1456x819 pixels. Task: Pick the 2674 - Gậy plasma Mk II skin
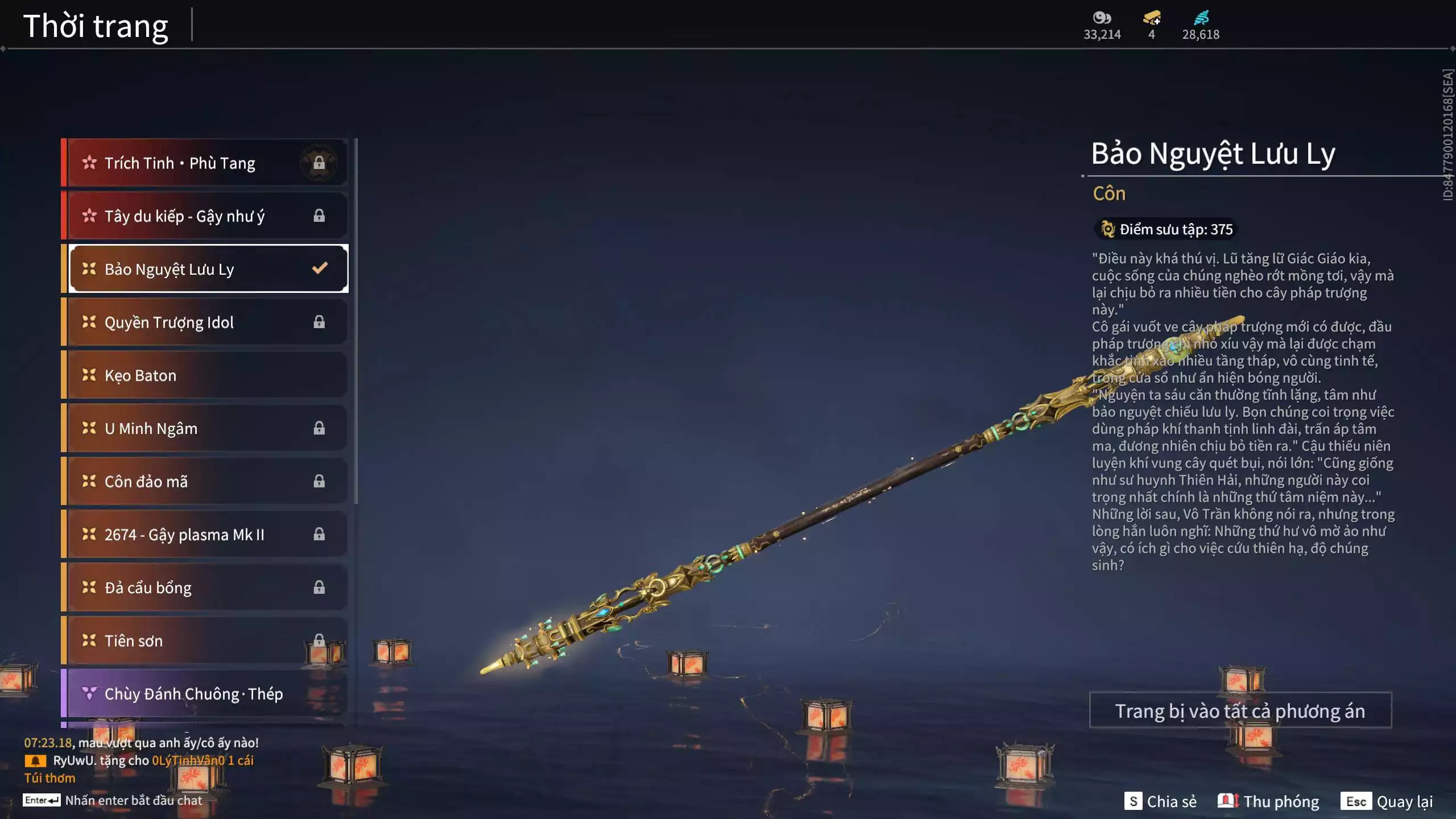(205, 535)
